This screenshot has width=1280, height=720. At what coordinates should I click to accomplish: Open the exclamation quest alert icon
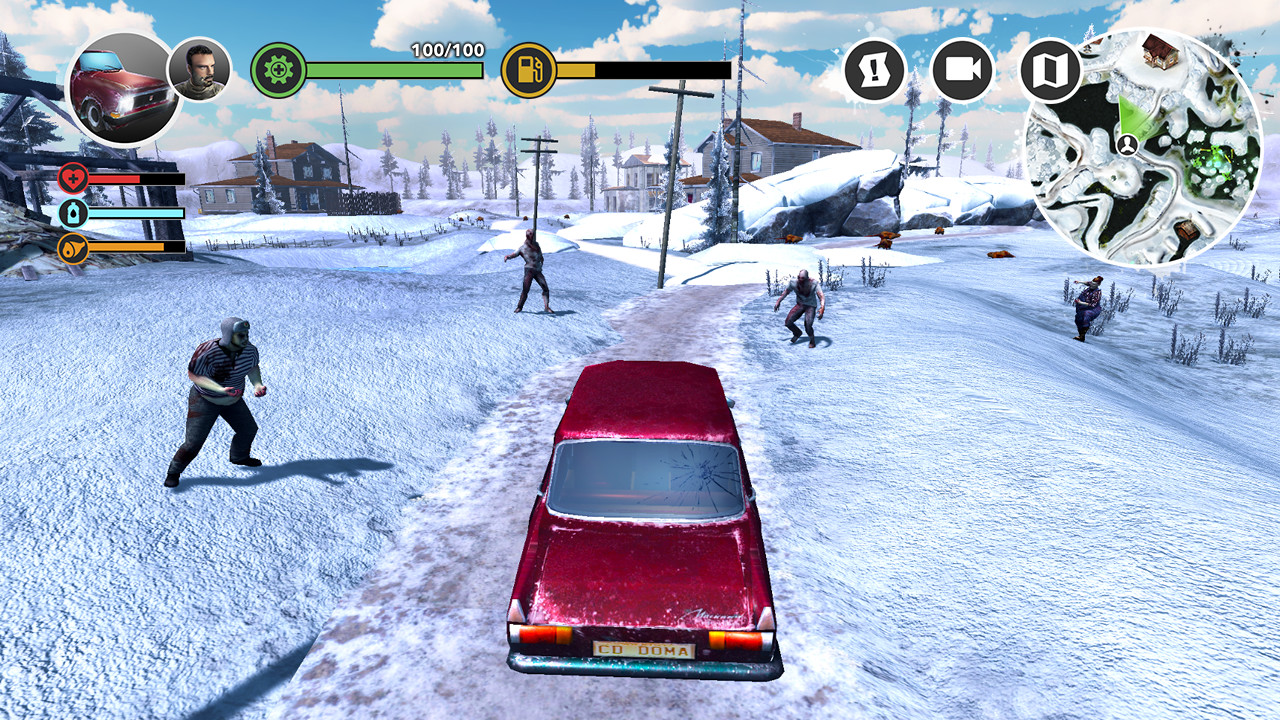pyautogui.click(x=873, y=69)
